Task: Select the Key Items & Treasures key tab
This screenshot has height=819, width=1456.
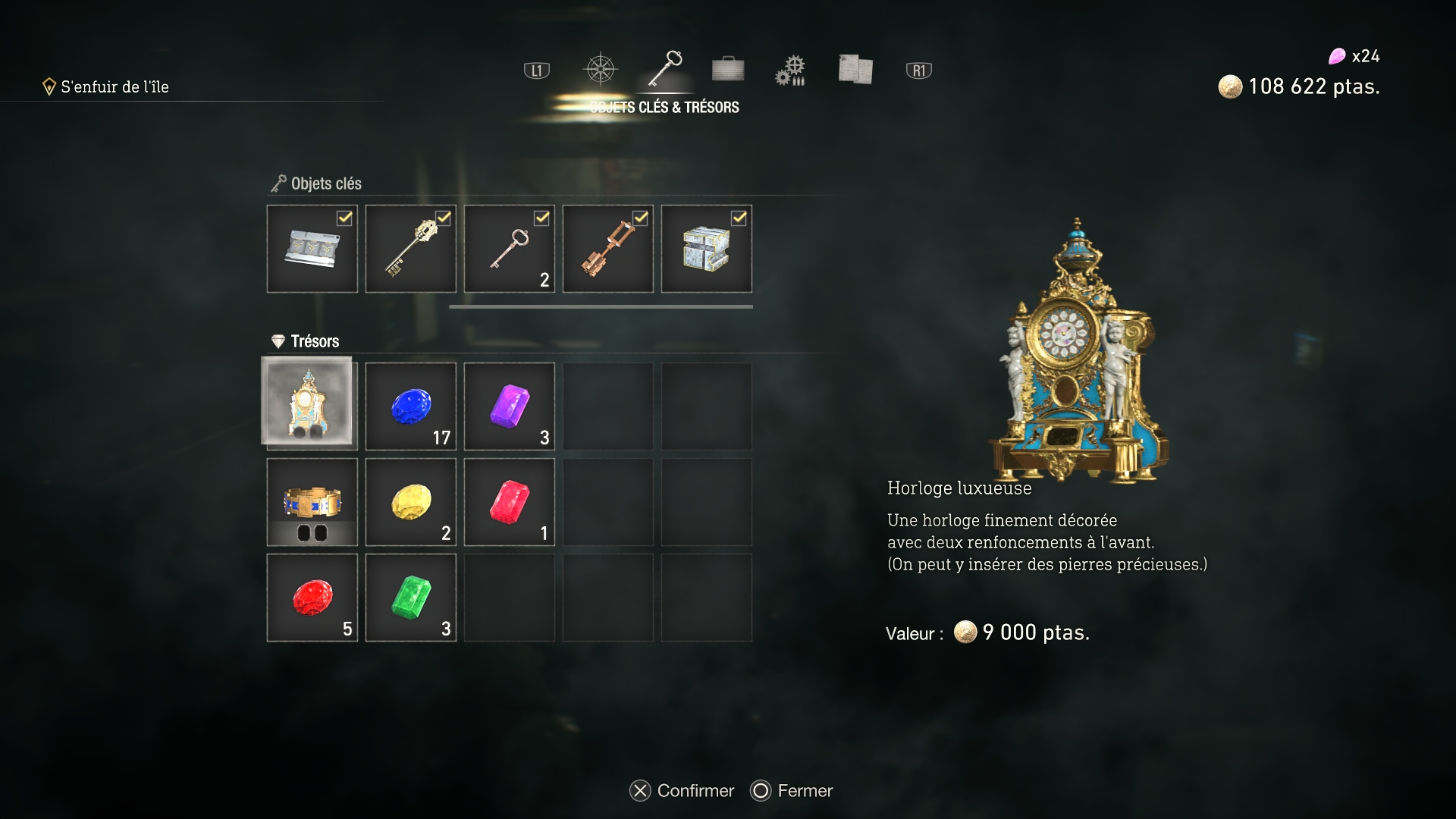Action: [x=665, y=68]
